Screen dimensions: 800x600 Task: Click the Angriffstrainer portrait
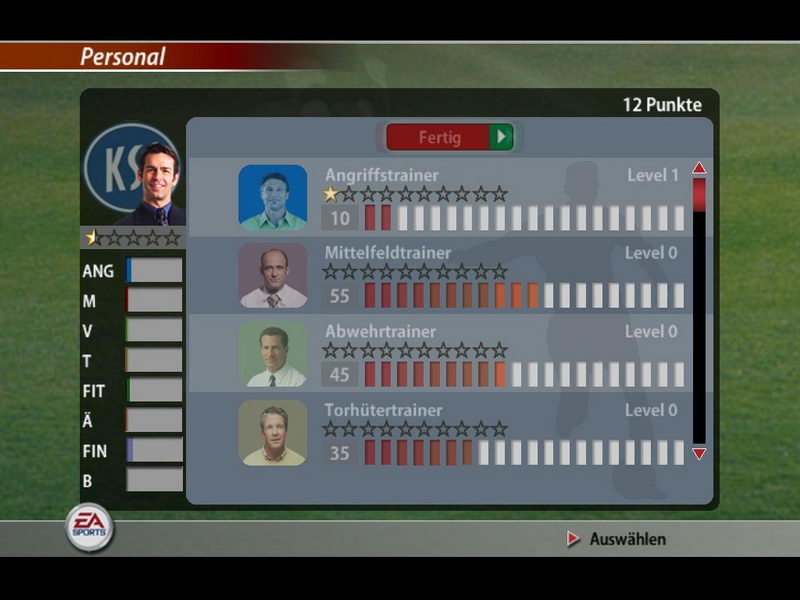click(x=273, y=198)
